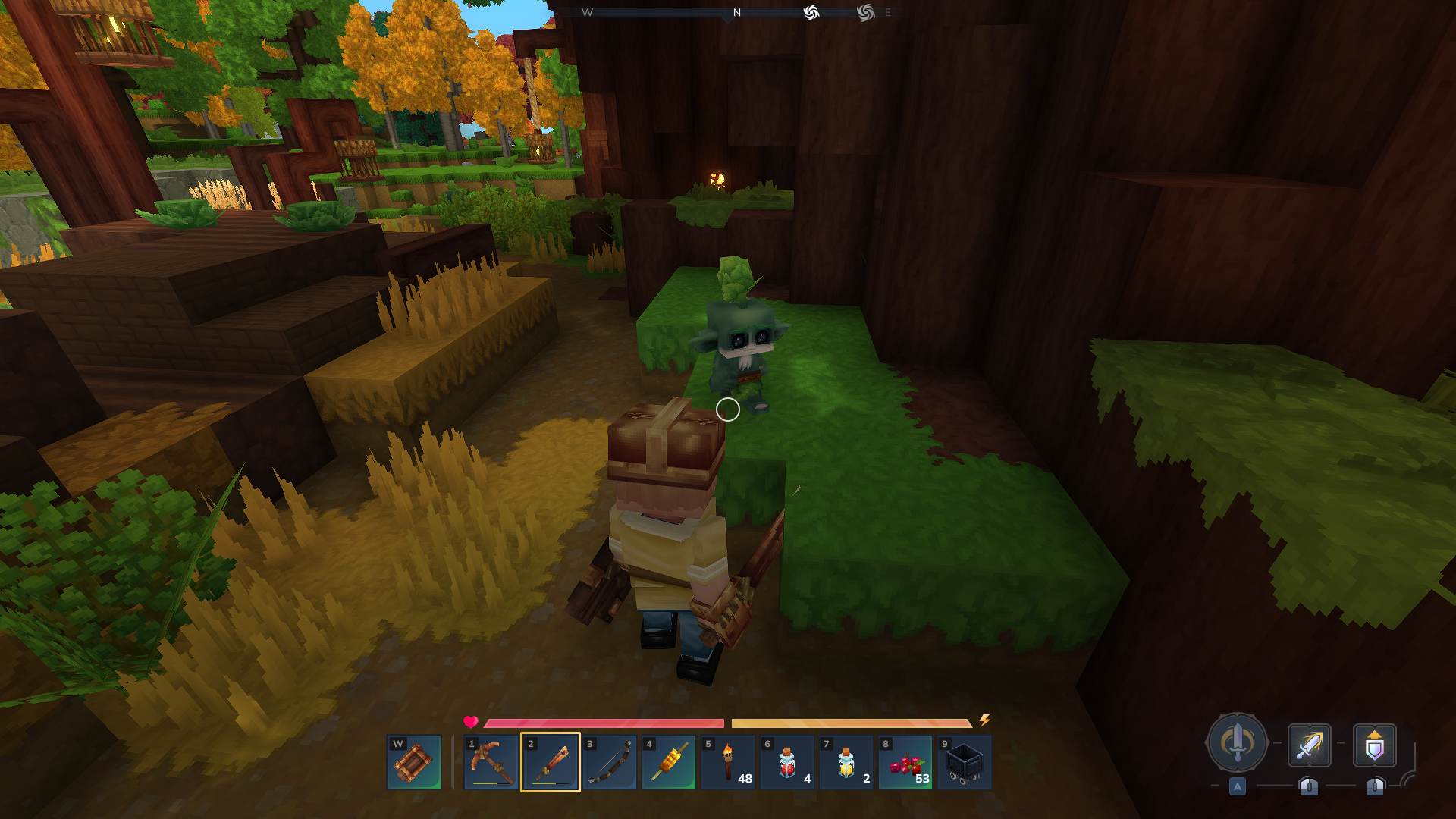Select the golden skewer food slot
Screen dimensions: 1456x819
click(x=669, y=761)
